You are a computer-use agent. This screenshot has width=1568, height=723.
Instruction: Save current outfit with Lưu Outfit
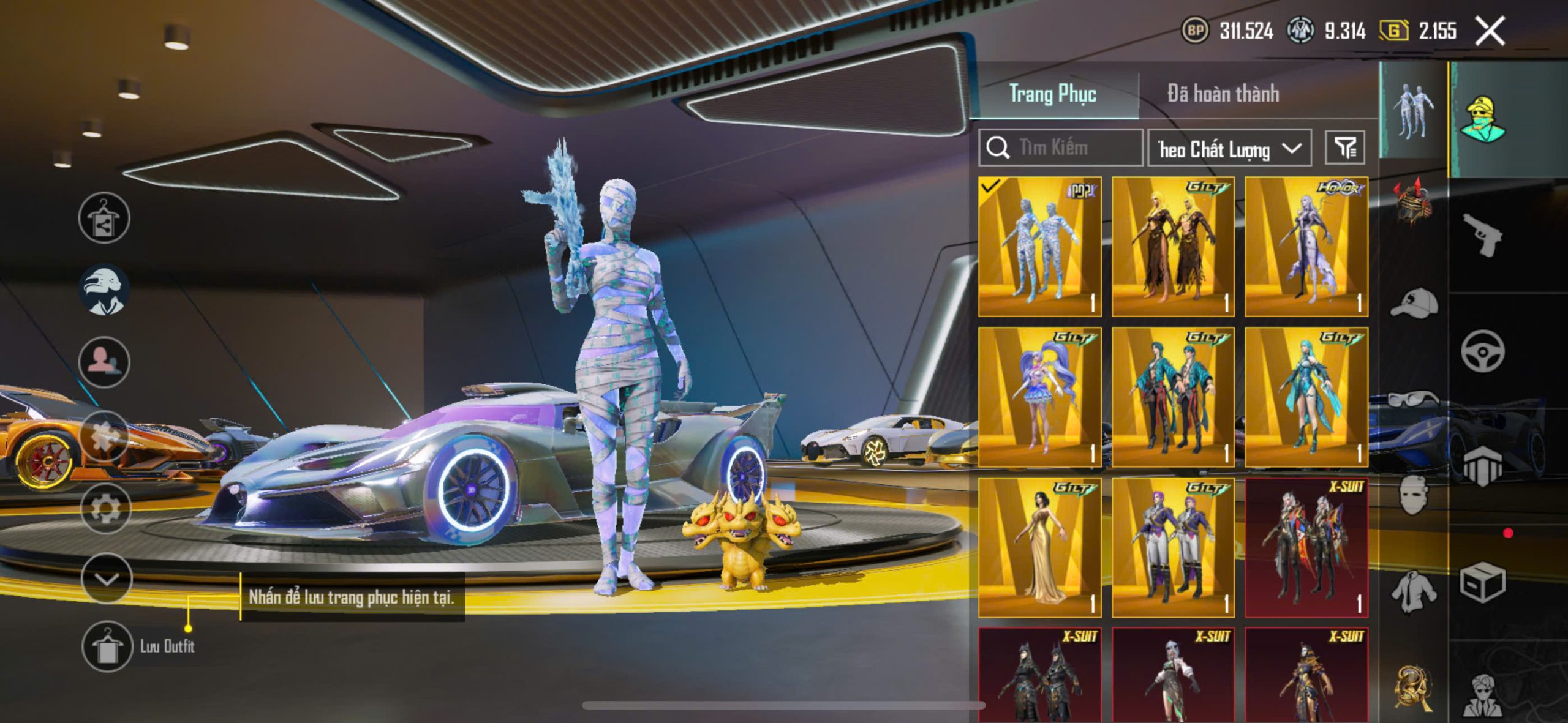(x=108, y=646)
